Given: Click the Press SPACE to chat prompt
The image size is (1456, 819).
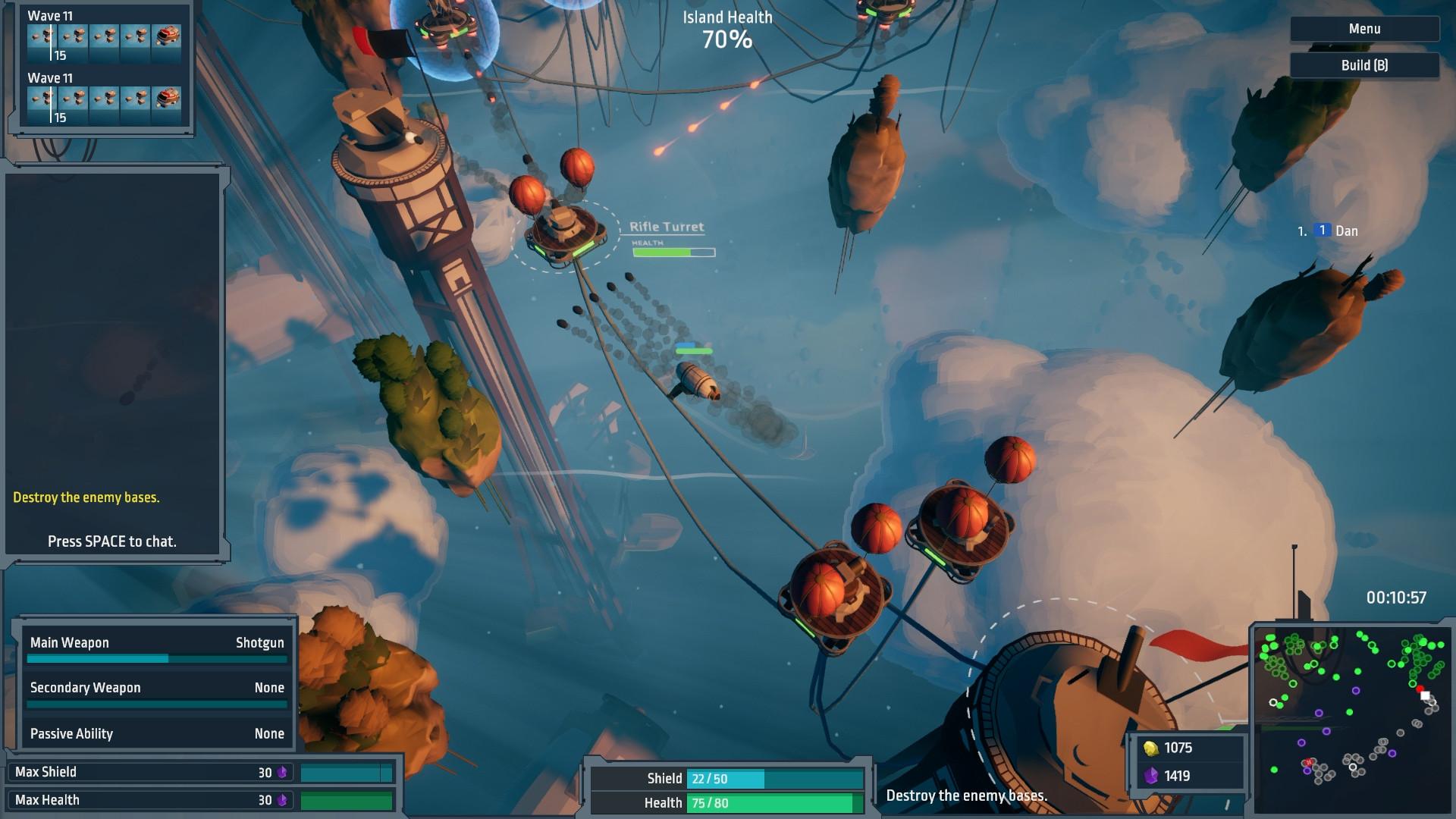Looking at the screenshot, I should pos(111,542).
